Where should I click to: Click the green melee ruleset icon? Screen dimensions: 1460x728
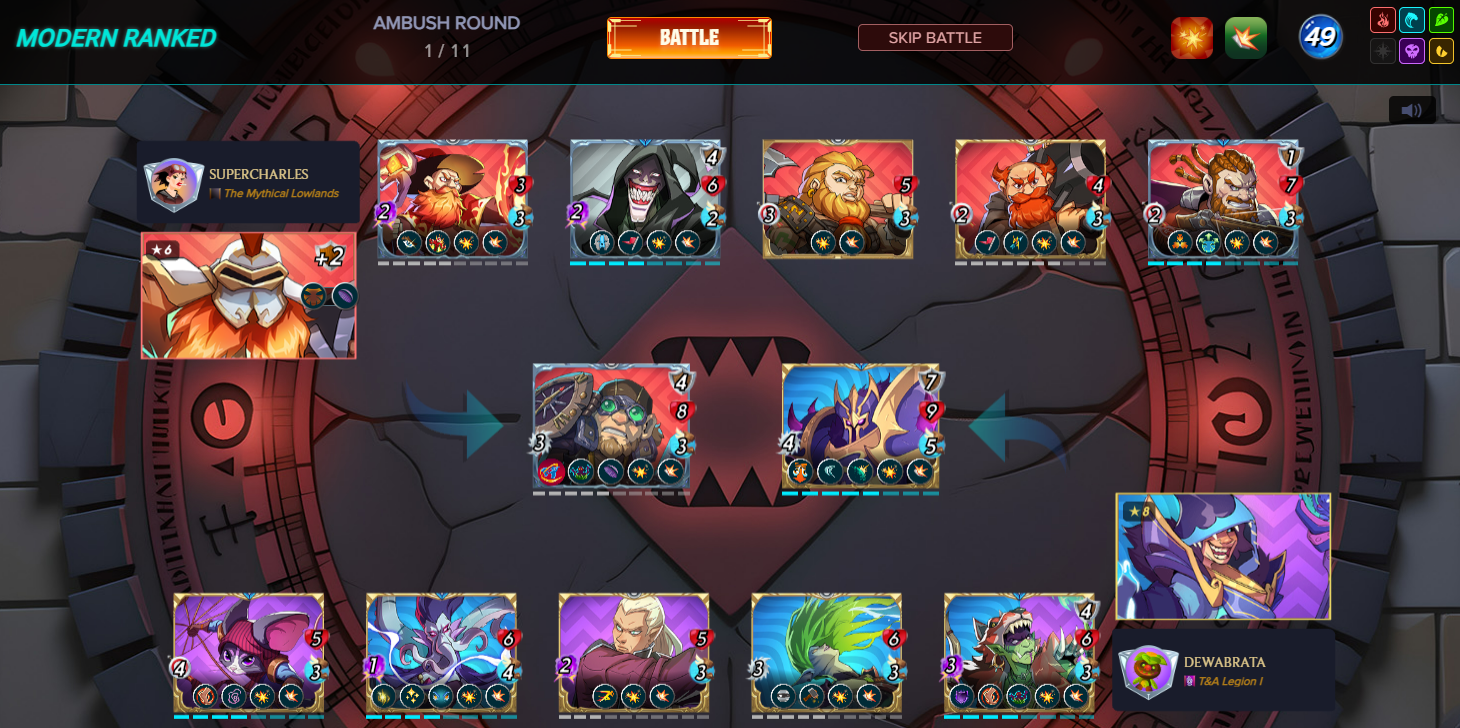(1246, 37)
